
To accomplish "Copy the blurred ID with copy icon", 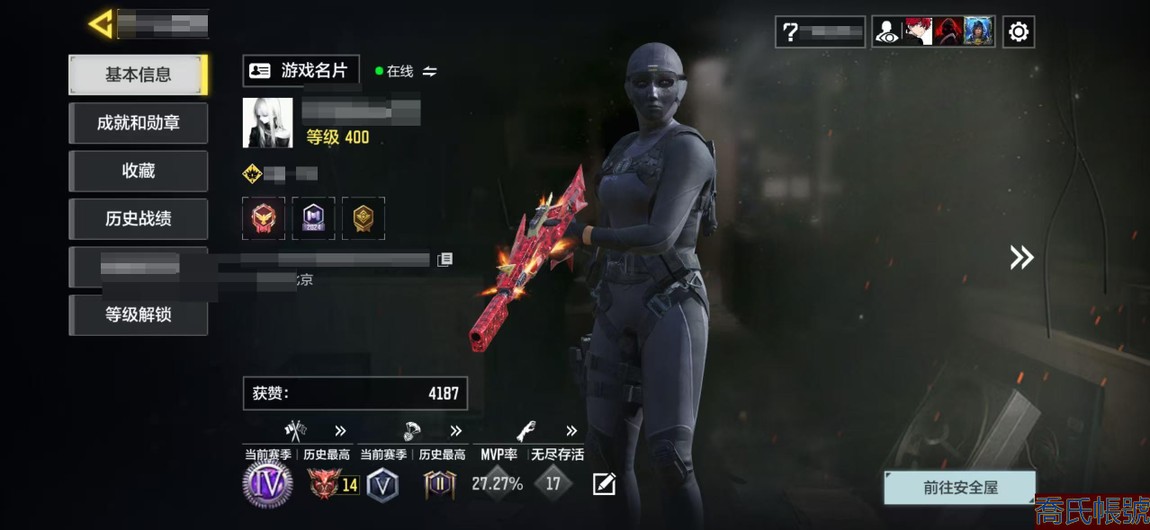I will click(x=445, y=260).
